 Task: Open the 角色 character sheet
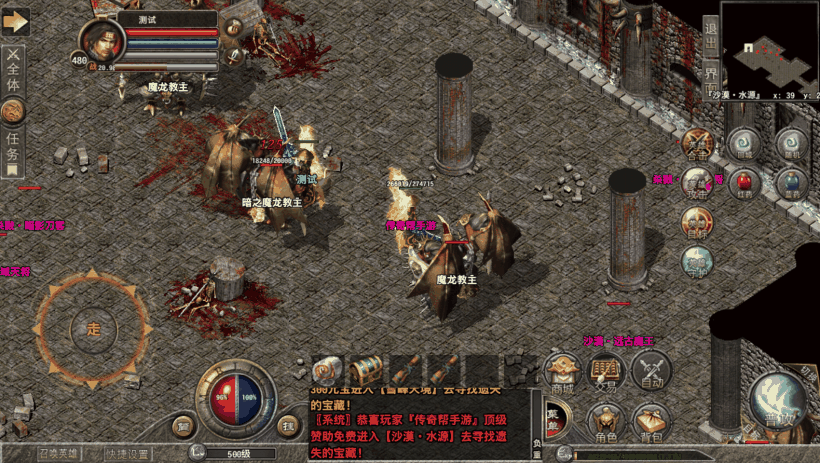[x=606, y=423]
